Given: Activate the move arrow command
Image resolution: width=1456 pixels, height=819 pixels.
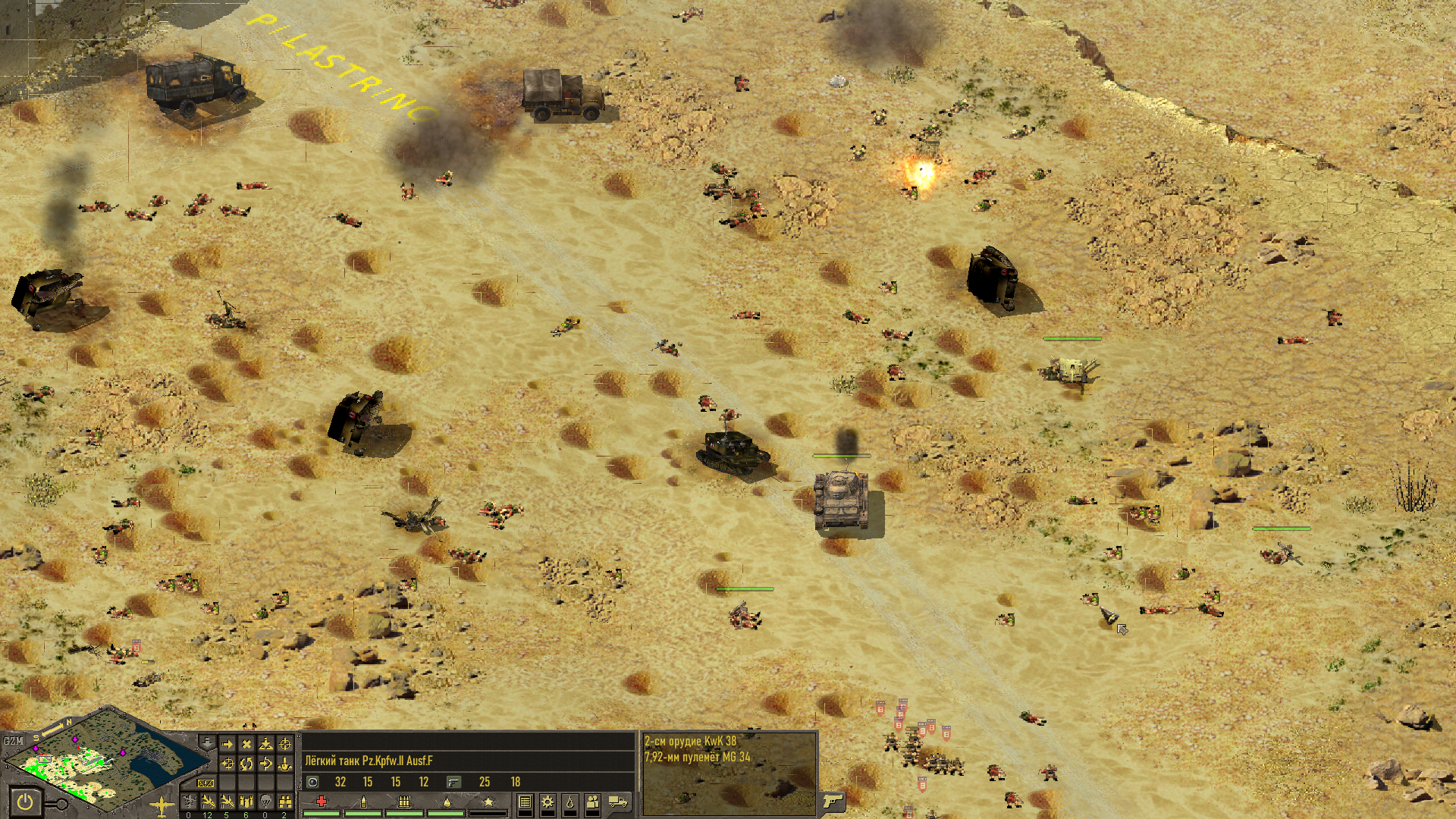Looking at the screenshot, I should click(227, 745).
